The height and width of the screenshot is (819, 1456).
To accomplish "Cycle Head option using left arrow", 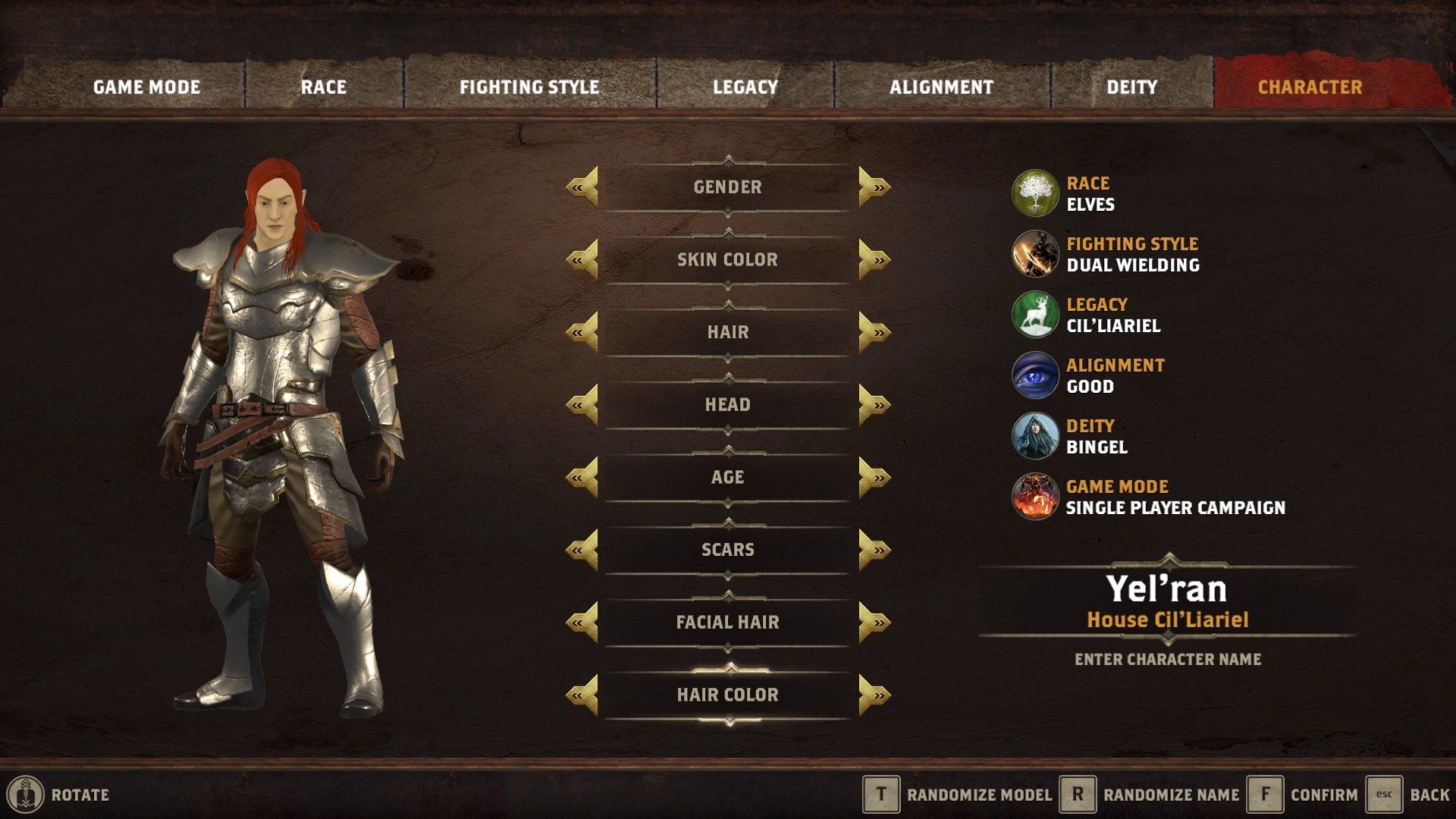I will (582, 404).
